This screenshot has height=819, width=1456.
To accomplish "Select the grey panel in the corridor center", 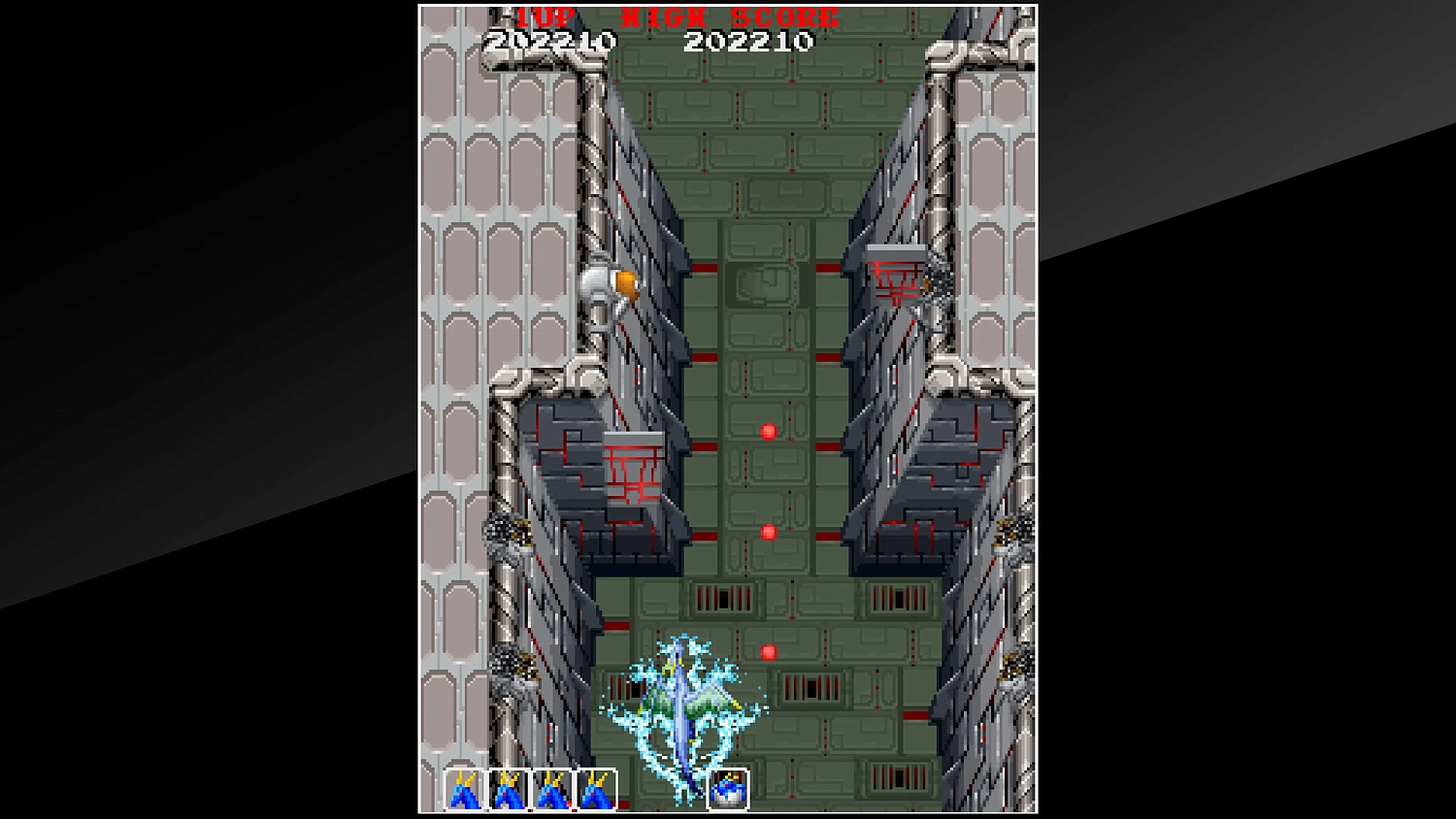I will [x=763, y=282].
